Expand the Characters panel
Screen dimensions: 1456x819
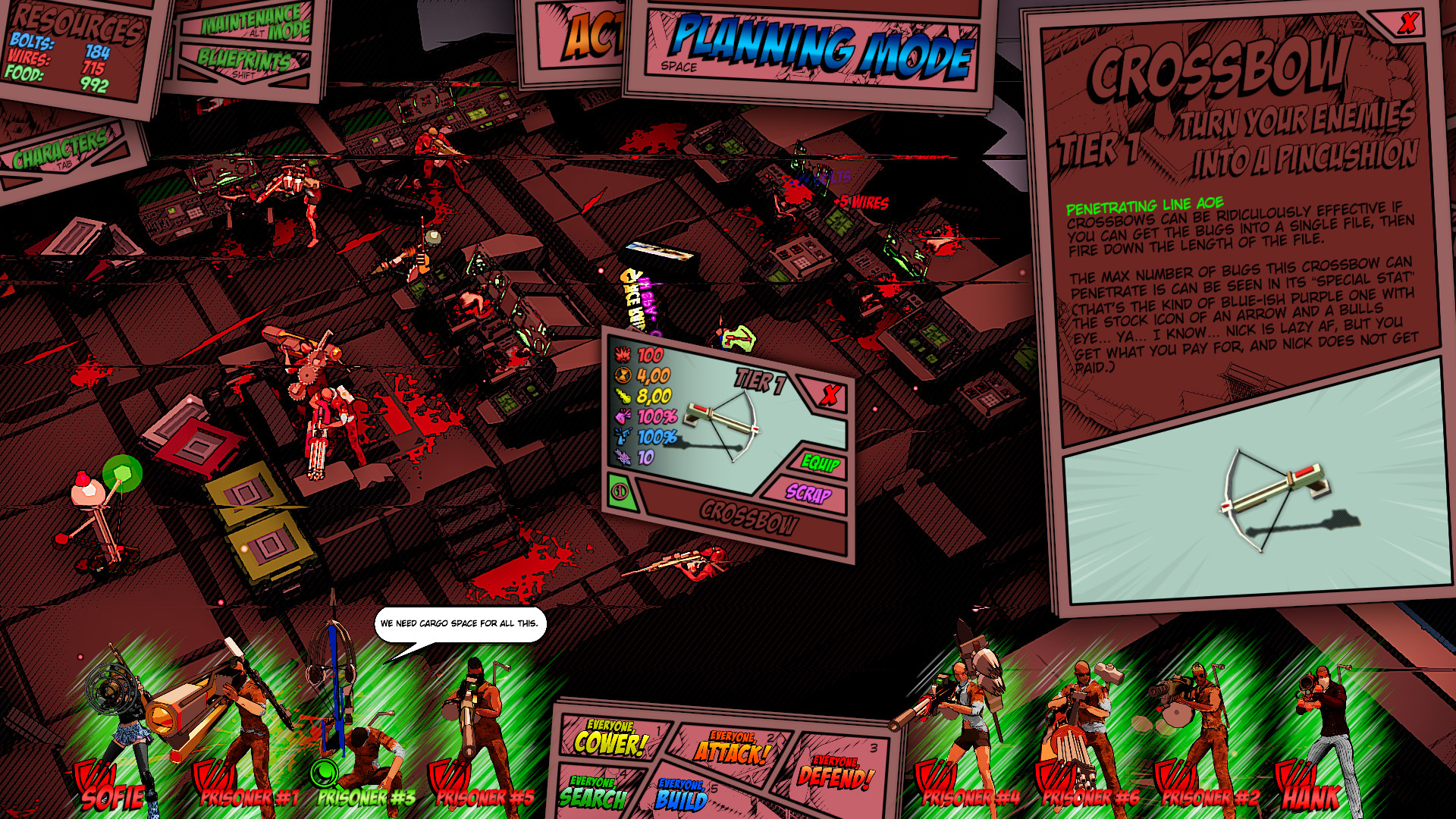[61, 149]
